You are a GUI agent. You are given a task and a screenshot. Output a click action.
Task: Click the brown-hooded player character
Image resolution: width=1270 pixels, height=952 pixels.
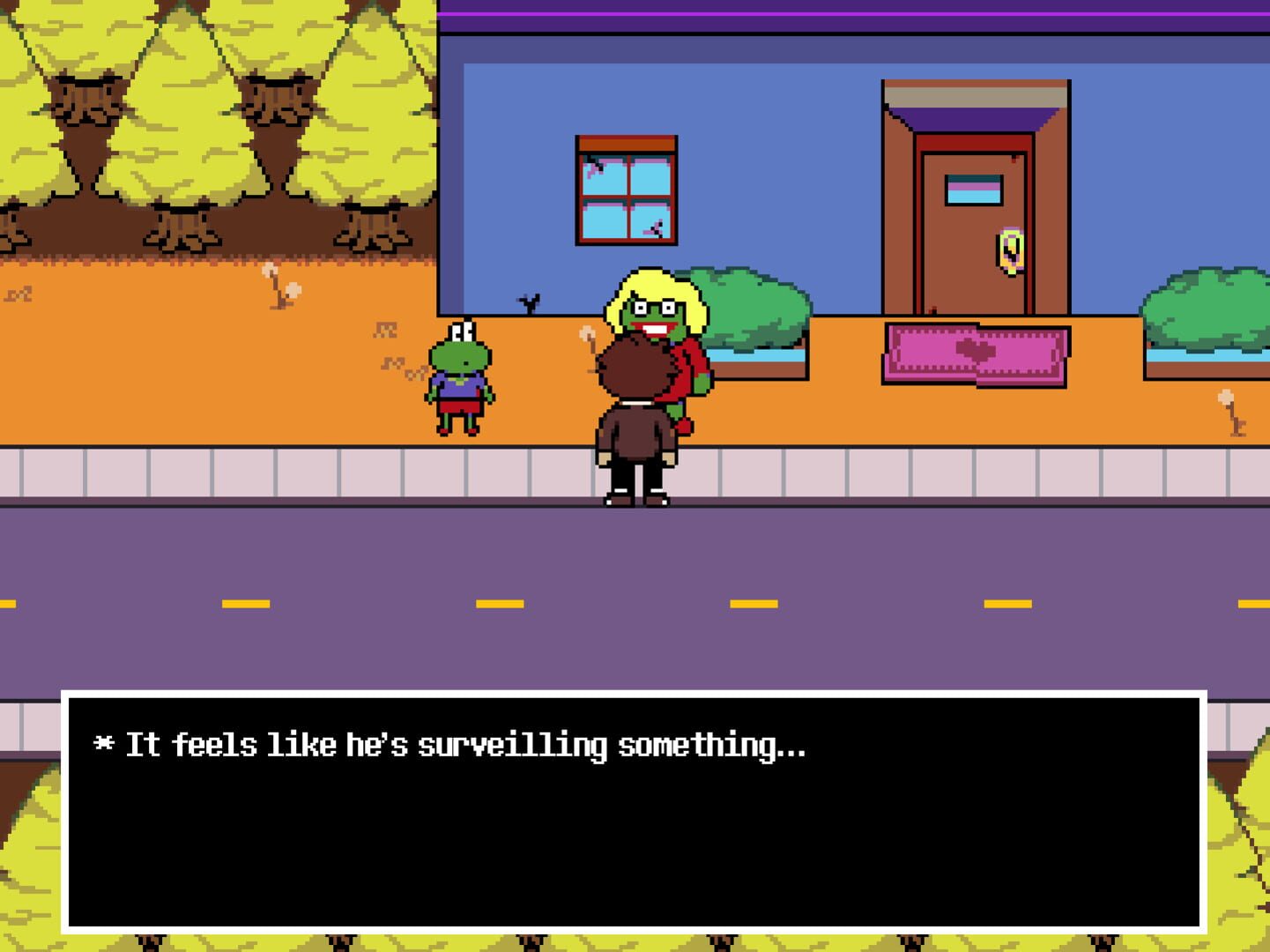636,414
